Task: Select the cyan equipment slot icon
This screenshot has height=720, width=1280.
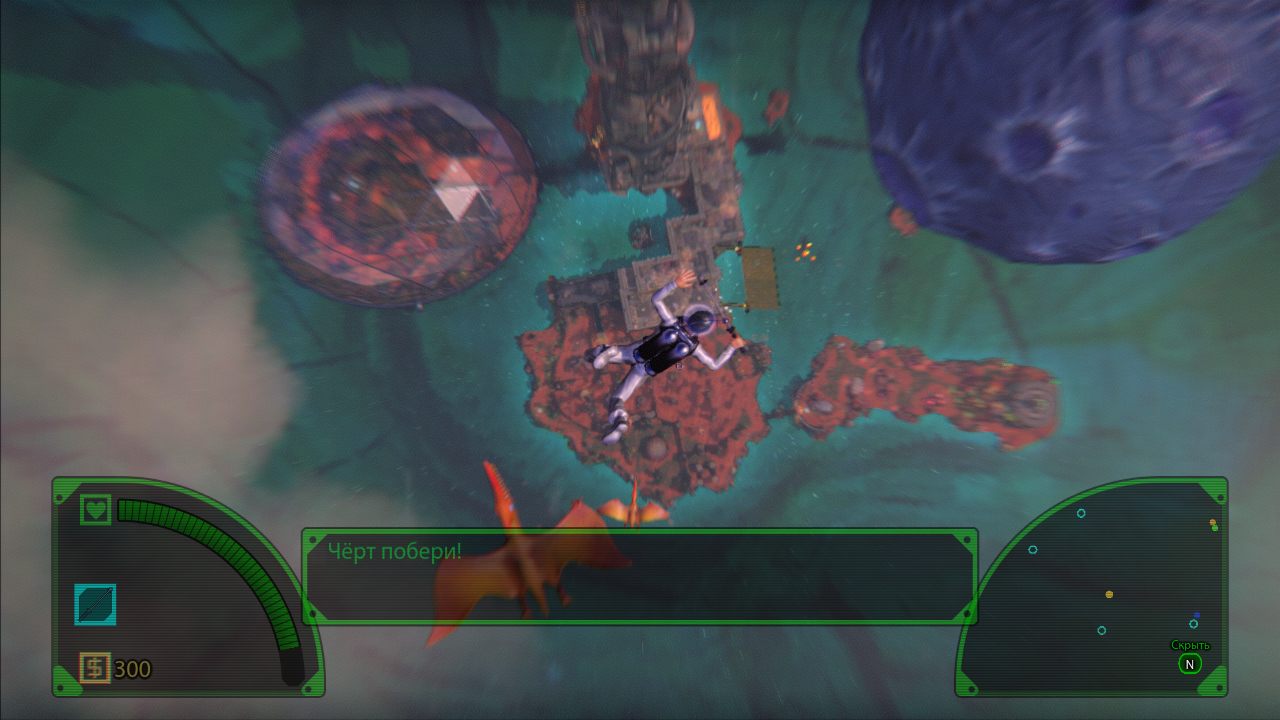Action: coord(95,605)
